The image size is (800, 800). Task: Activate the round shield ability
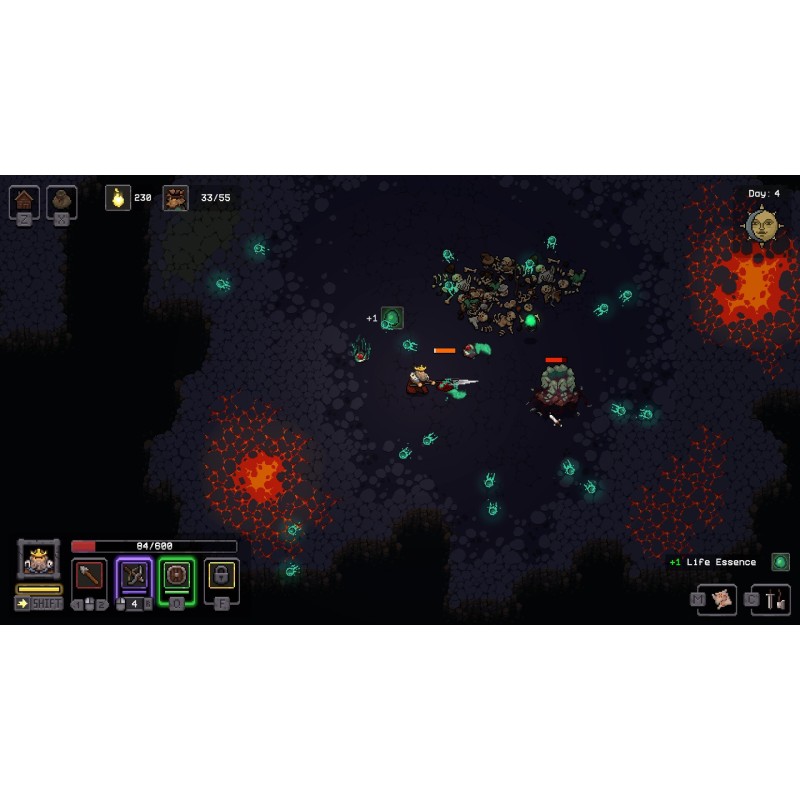pos(177,576)
